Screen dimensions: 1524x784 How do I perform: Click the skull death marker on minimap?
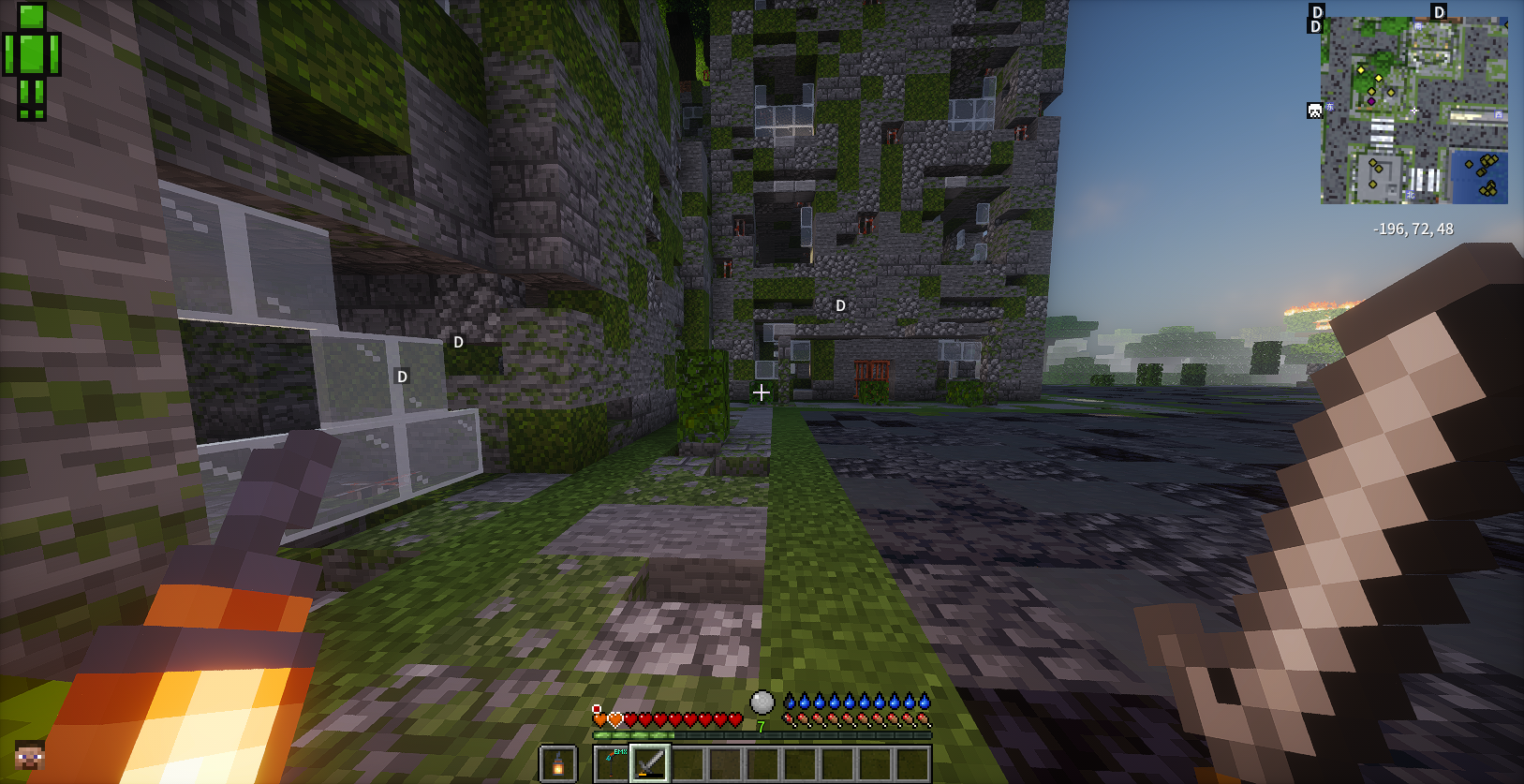point(1314,111)
